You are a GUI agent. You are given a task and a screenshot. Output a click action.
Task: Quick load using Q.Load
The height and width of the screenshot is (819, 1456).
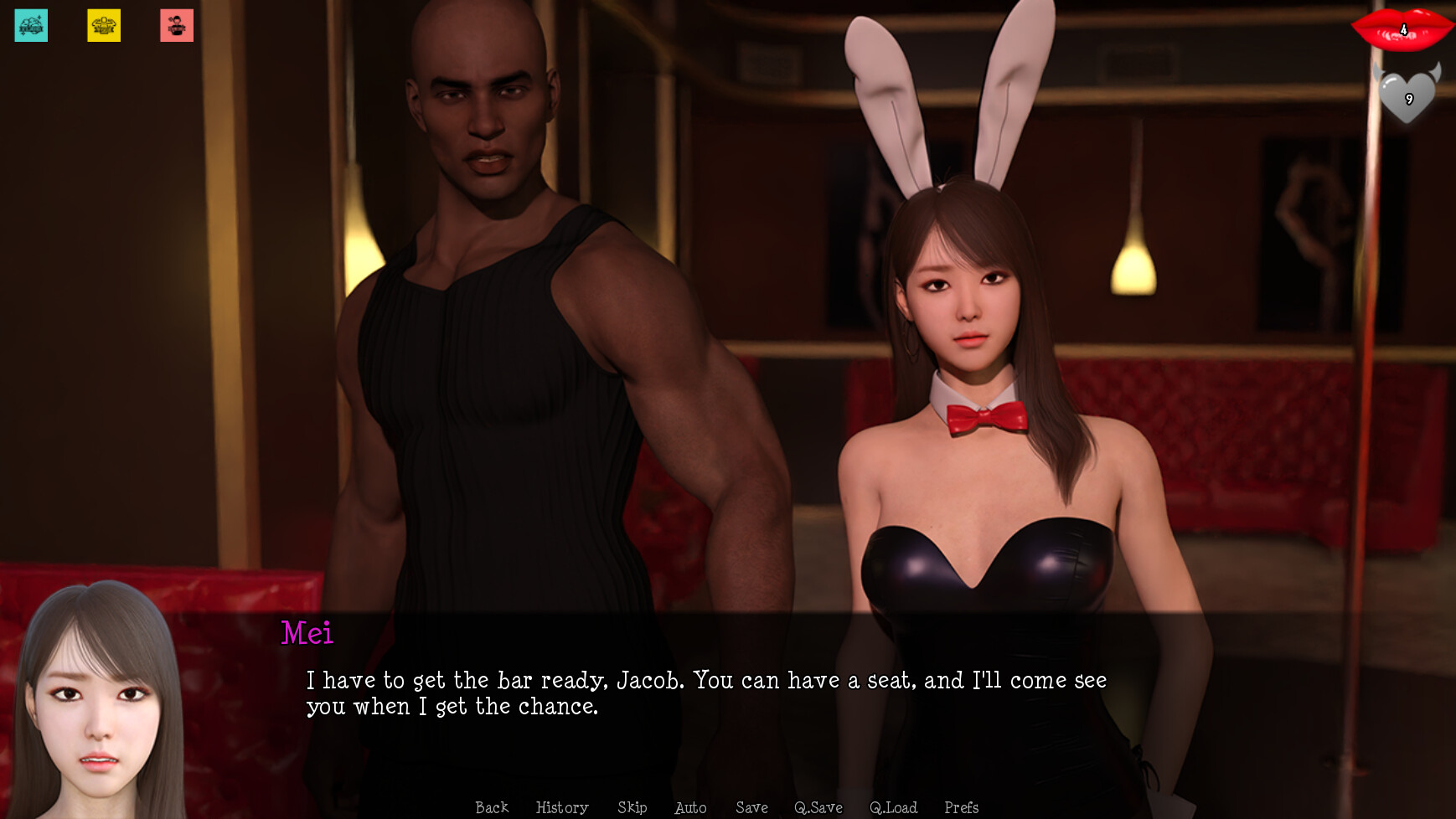click(894, 807)
